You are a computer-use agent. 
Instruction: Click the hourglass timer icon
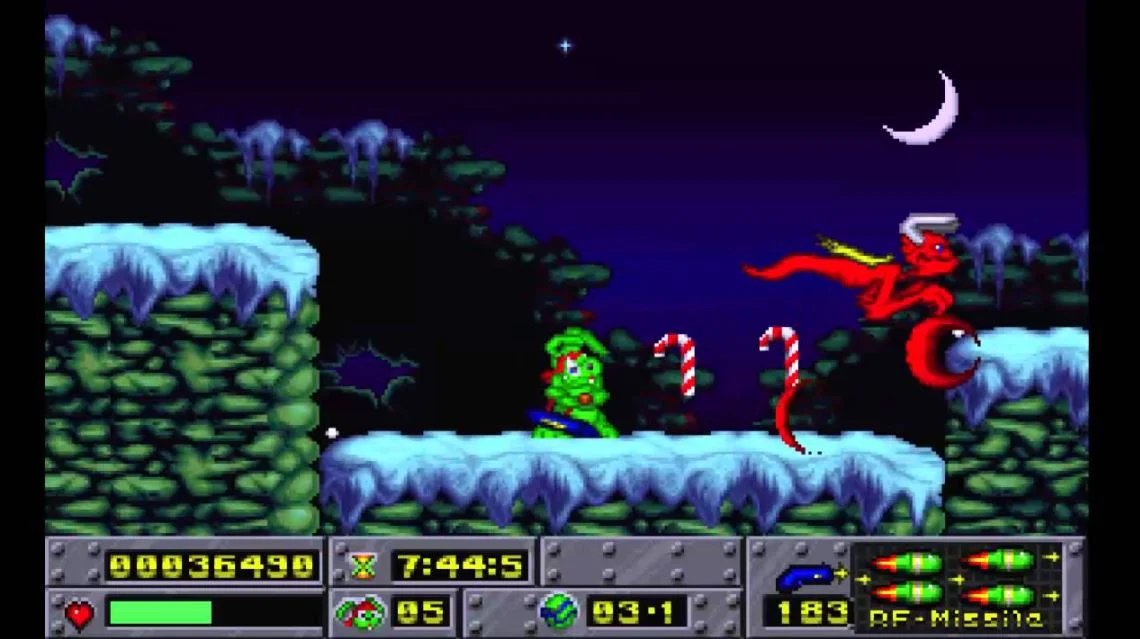pos(362,566)
